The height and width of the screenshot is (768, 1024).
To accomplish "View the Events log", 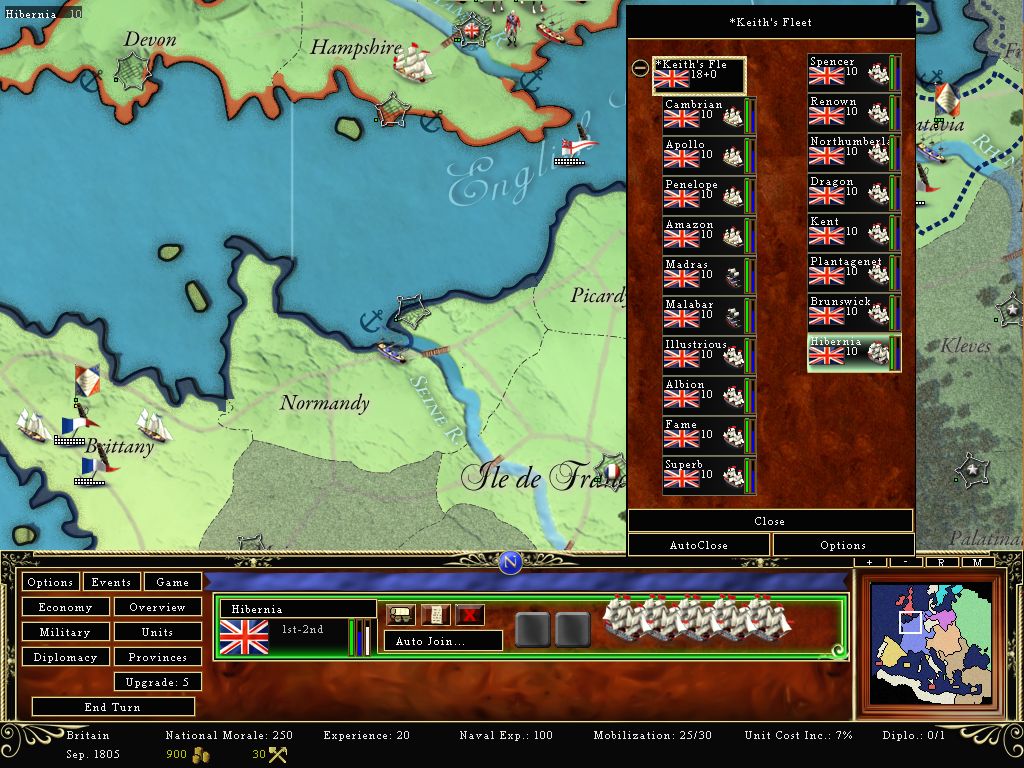I will (111, 582).
